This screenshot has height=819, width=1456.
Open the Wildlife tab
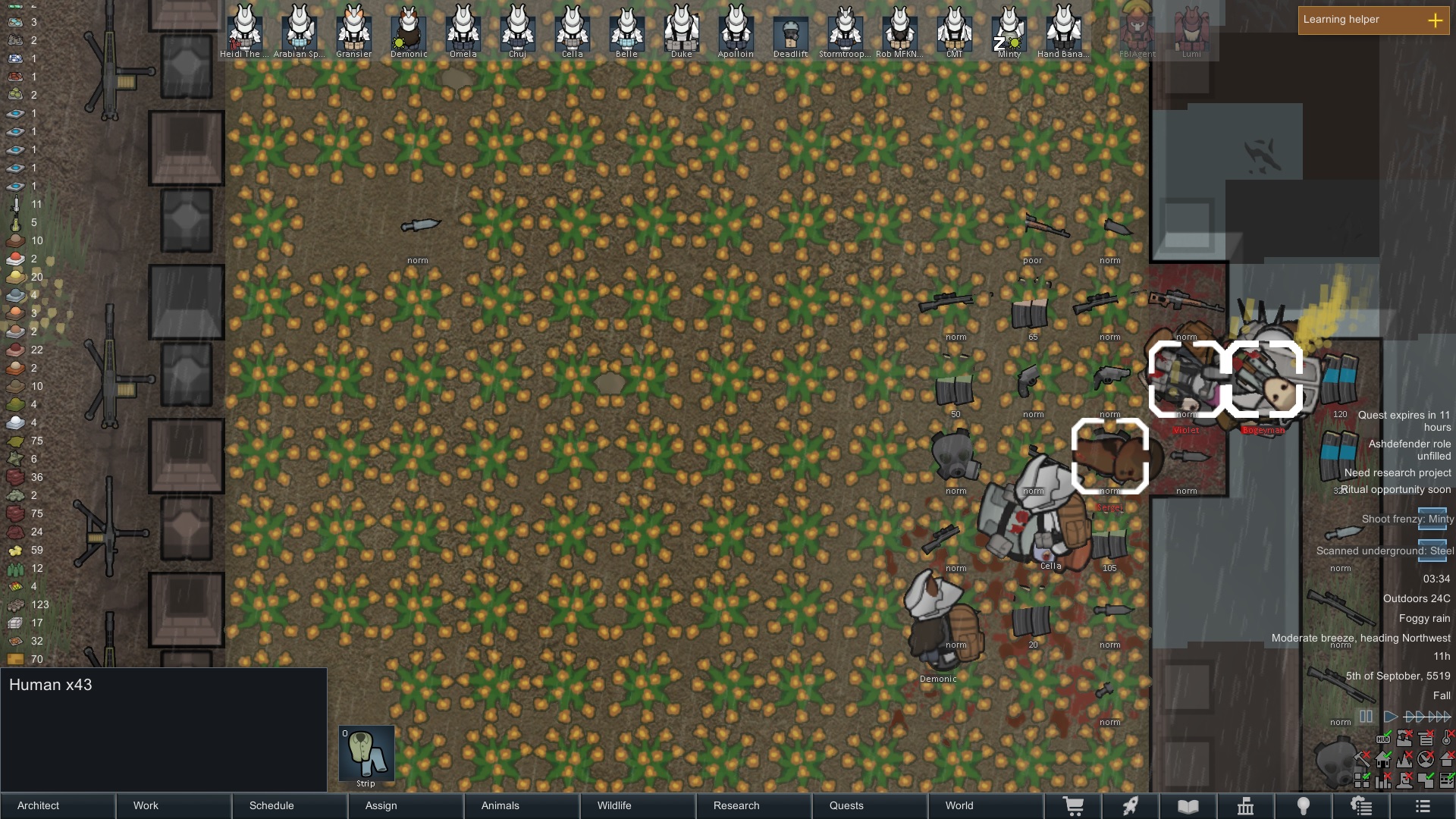638,805
